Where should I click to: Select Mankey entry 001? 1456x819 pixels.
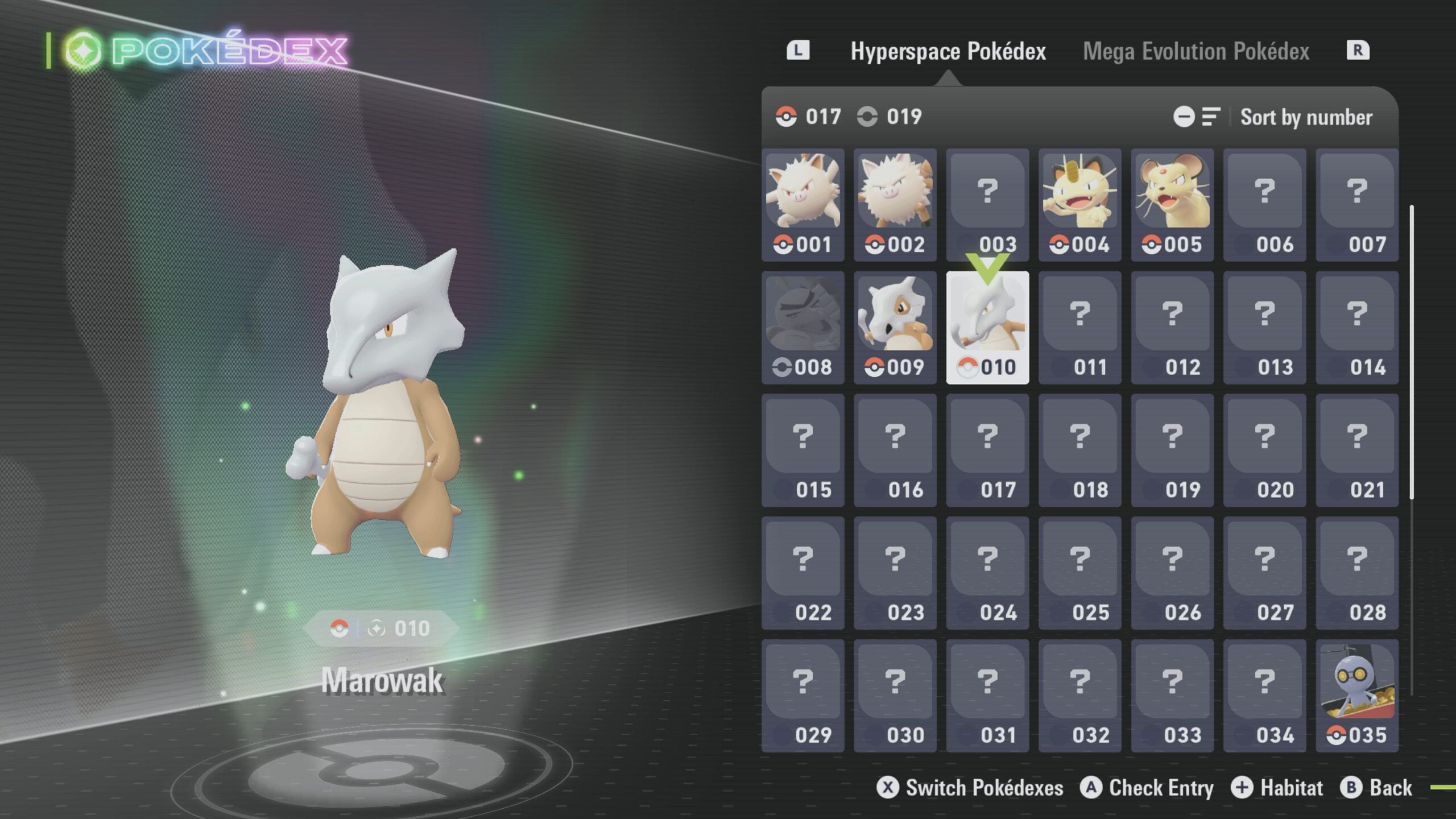point(803,205)
